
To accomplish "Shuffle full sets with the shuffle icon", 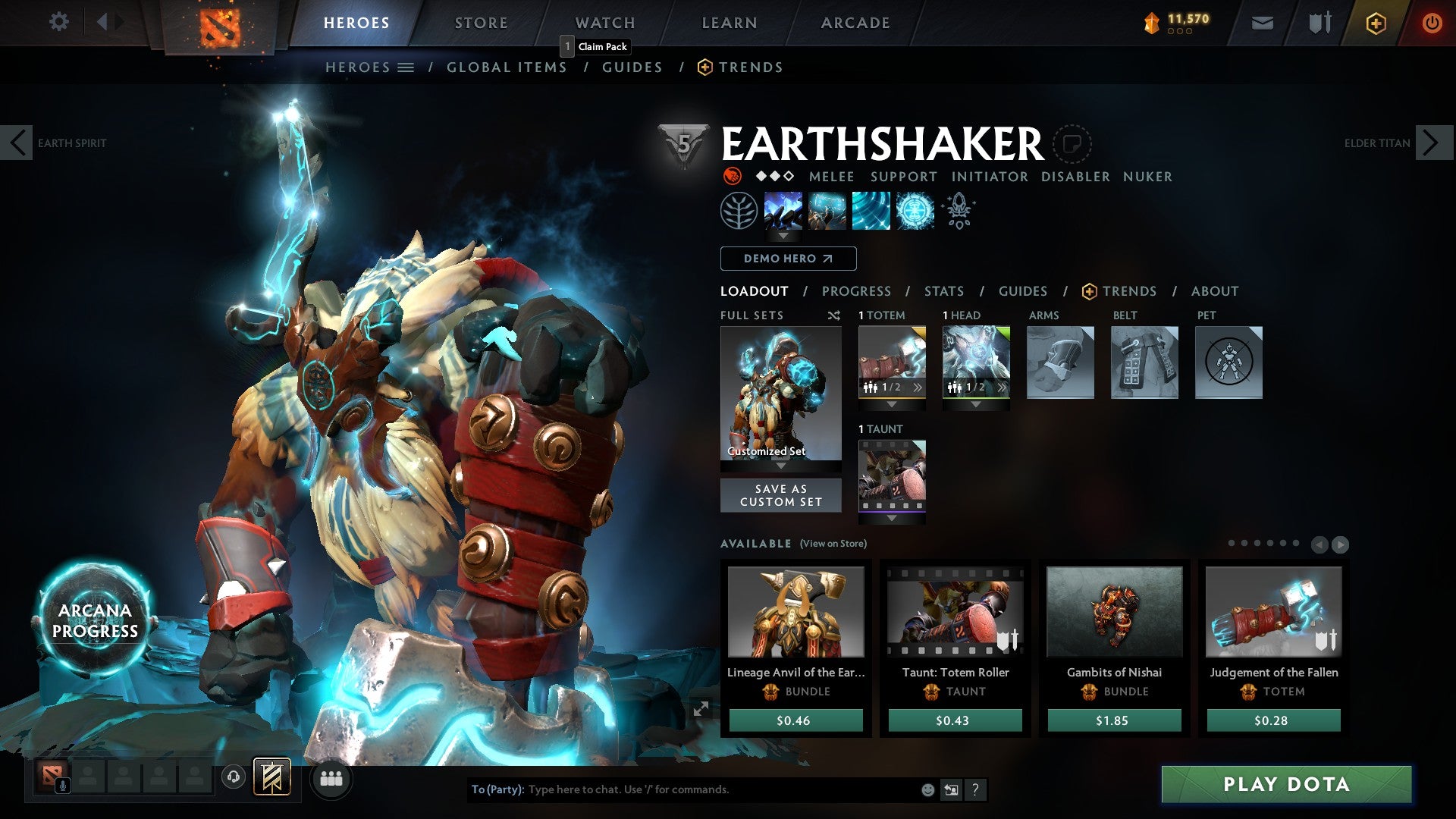I will pyautogui.click(x=834, y=315).
